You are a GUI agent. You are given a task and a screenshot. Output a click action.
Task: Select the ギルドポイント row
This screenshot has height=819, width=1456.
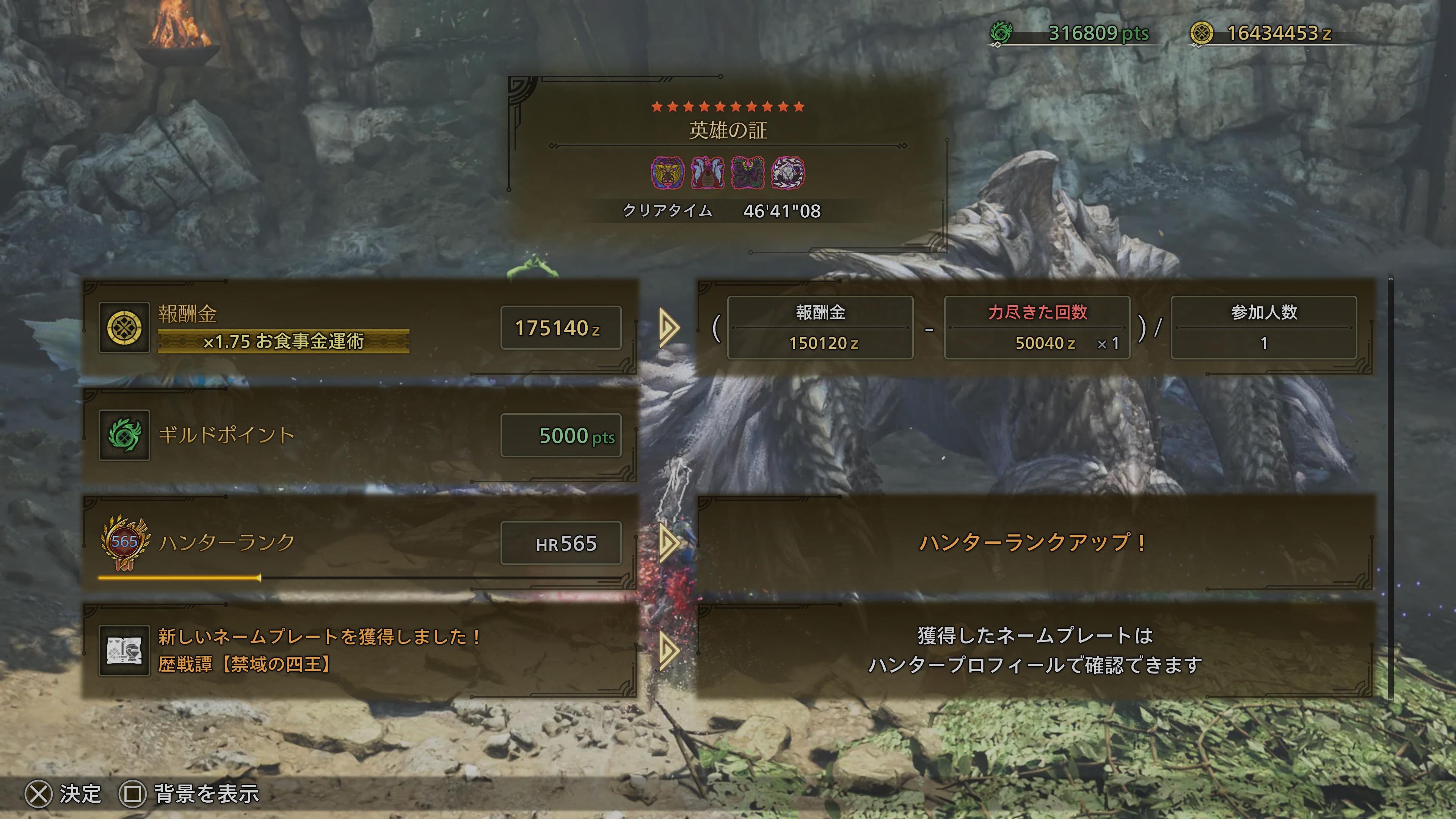coord(360,435)
